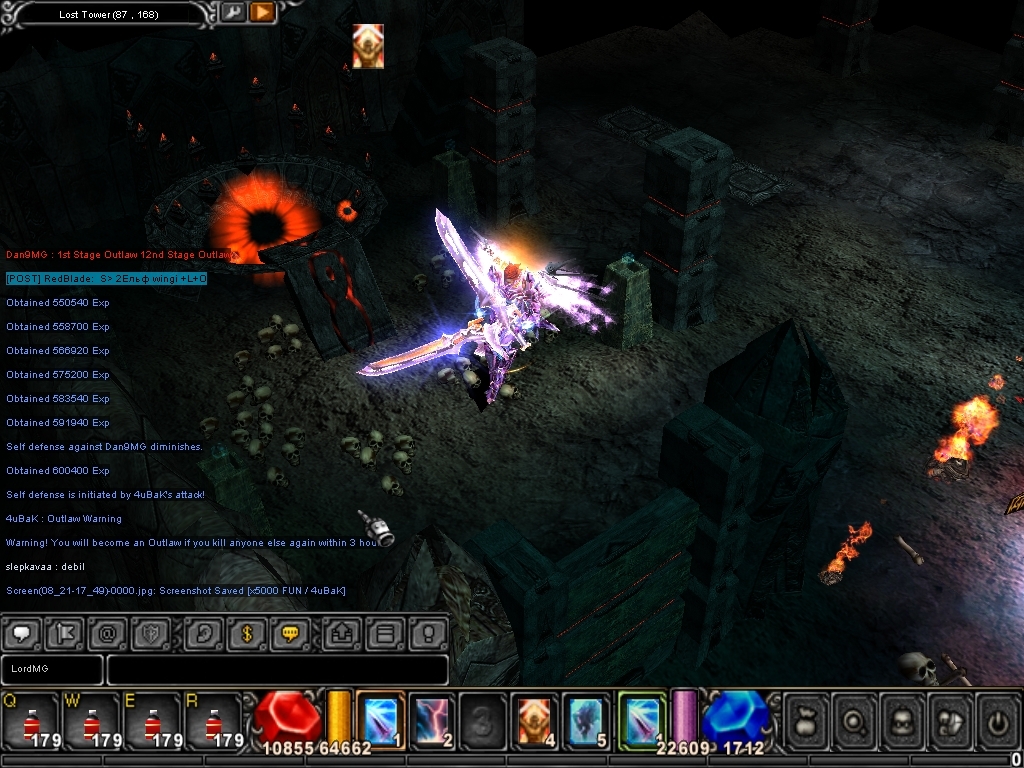Activate the orange warrior buff skill 4

536,719
